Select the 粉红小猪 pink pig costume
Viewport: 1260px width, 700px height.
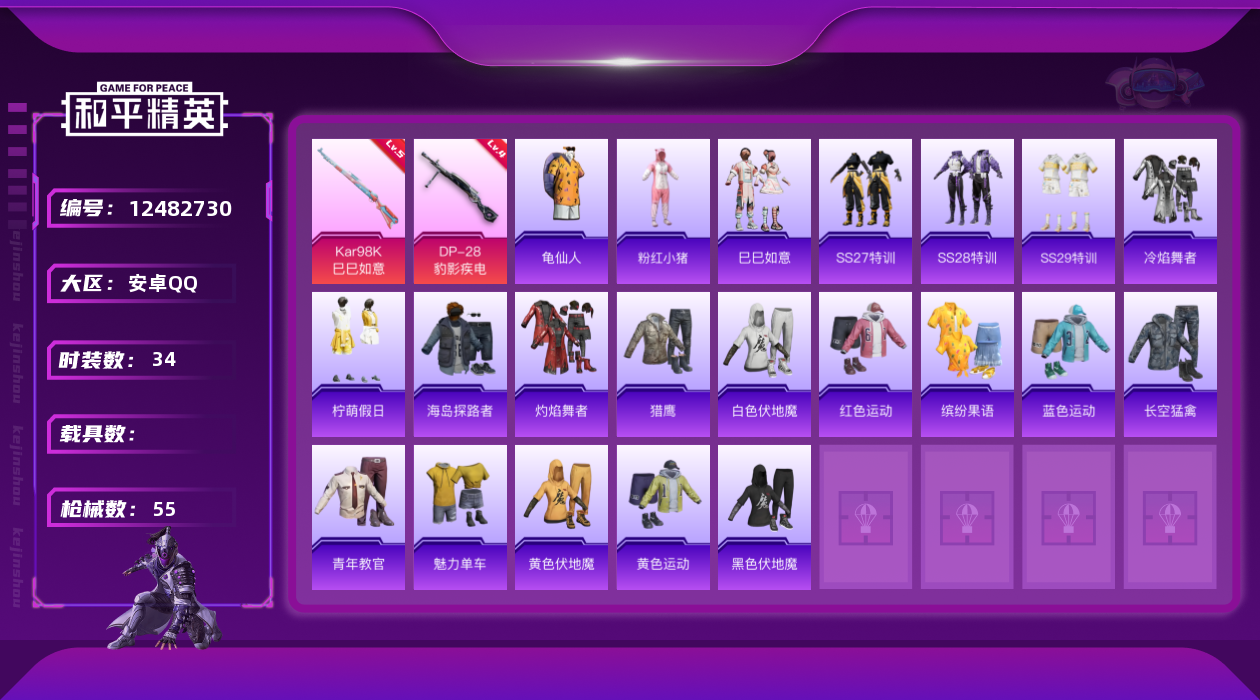pyautogui.click(x=663, y=210)
